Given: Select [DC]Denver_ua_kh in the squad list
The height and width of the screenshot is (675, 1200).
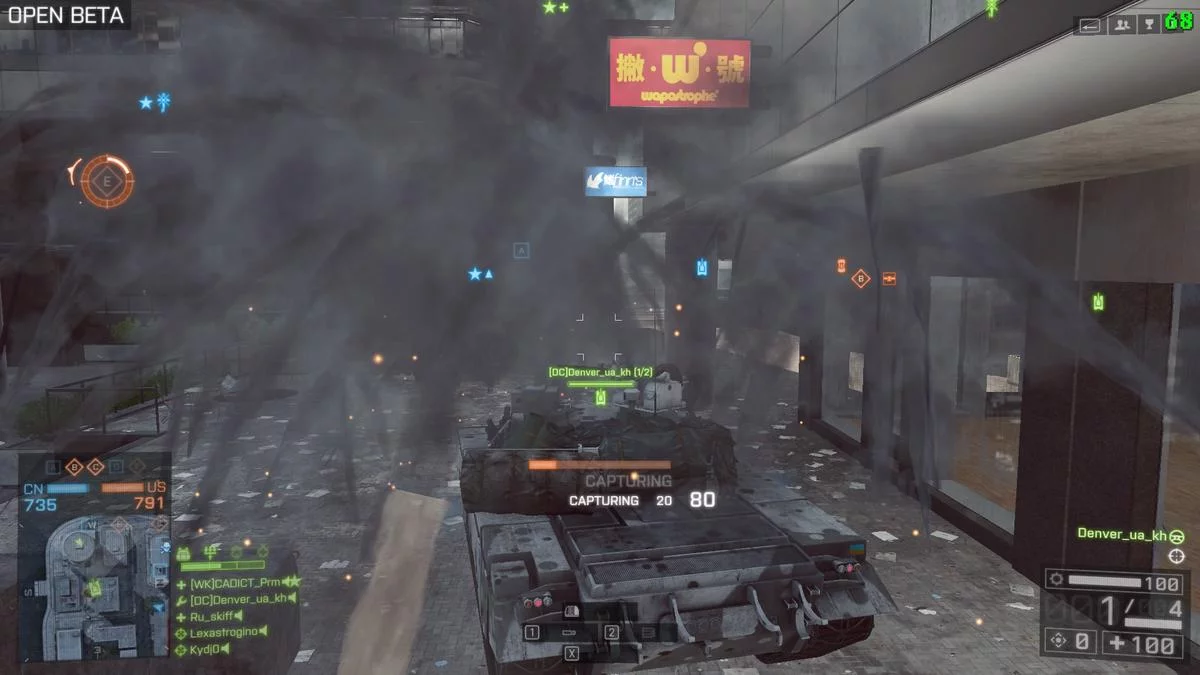Looking at the screenshot, I should click(x=238, y=598).
